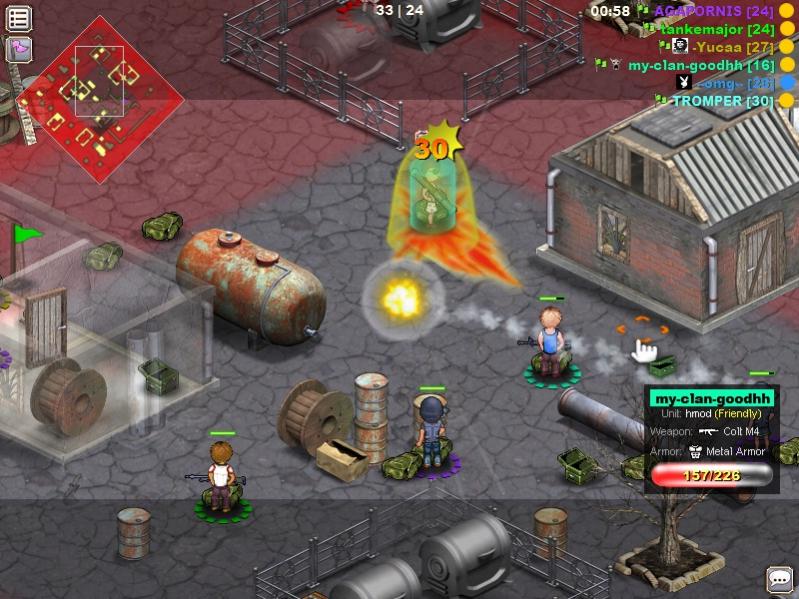
Task: Open the chat speech bubble
Action: pyautogui.click(x=779, y=579)
